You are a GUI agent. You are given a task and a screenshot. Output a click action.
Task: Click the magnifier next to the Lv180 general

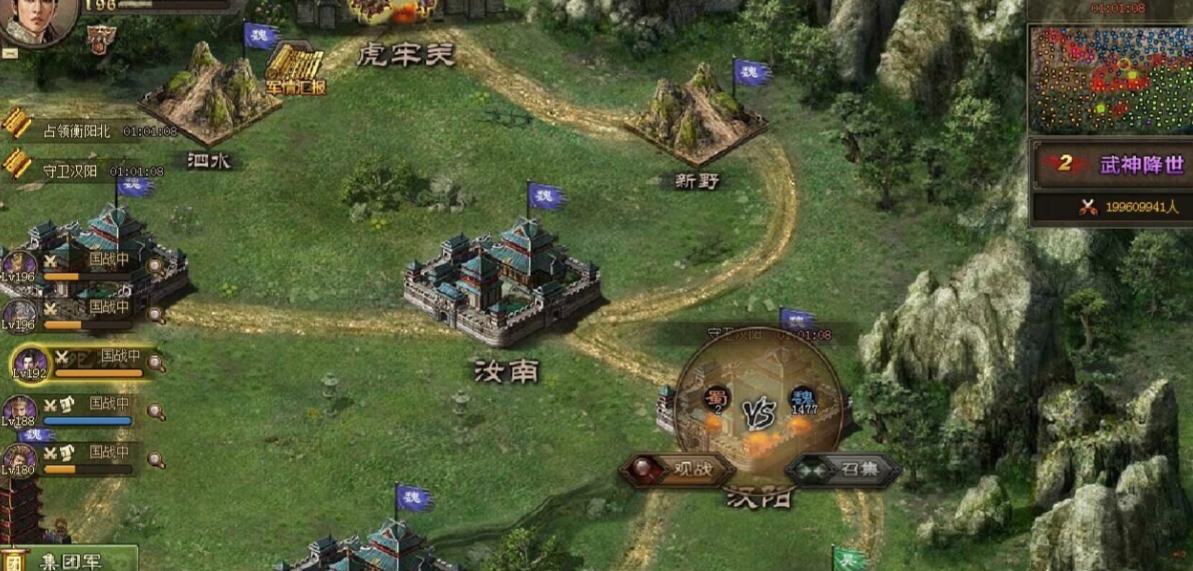click(156, 460)
